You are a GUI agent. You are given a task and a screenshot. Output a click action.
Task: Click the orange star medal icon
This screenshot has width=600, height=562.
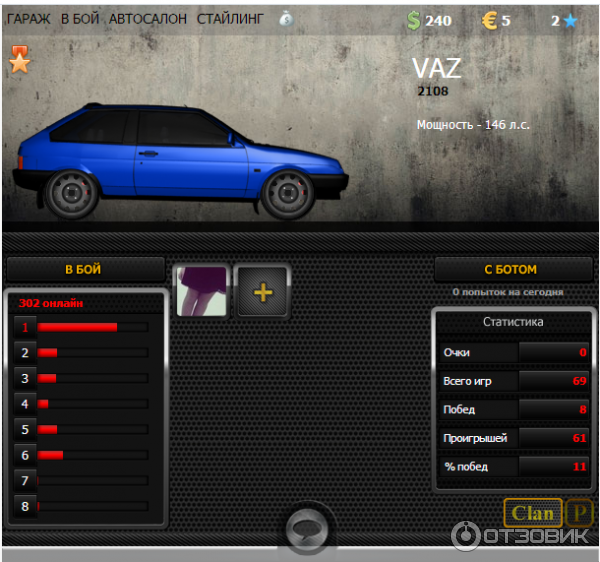(x=20, y=61)
